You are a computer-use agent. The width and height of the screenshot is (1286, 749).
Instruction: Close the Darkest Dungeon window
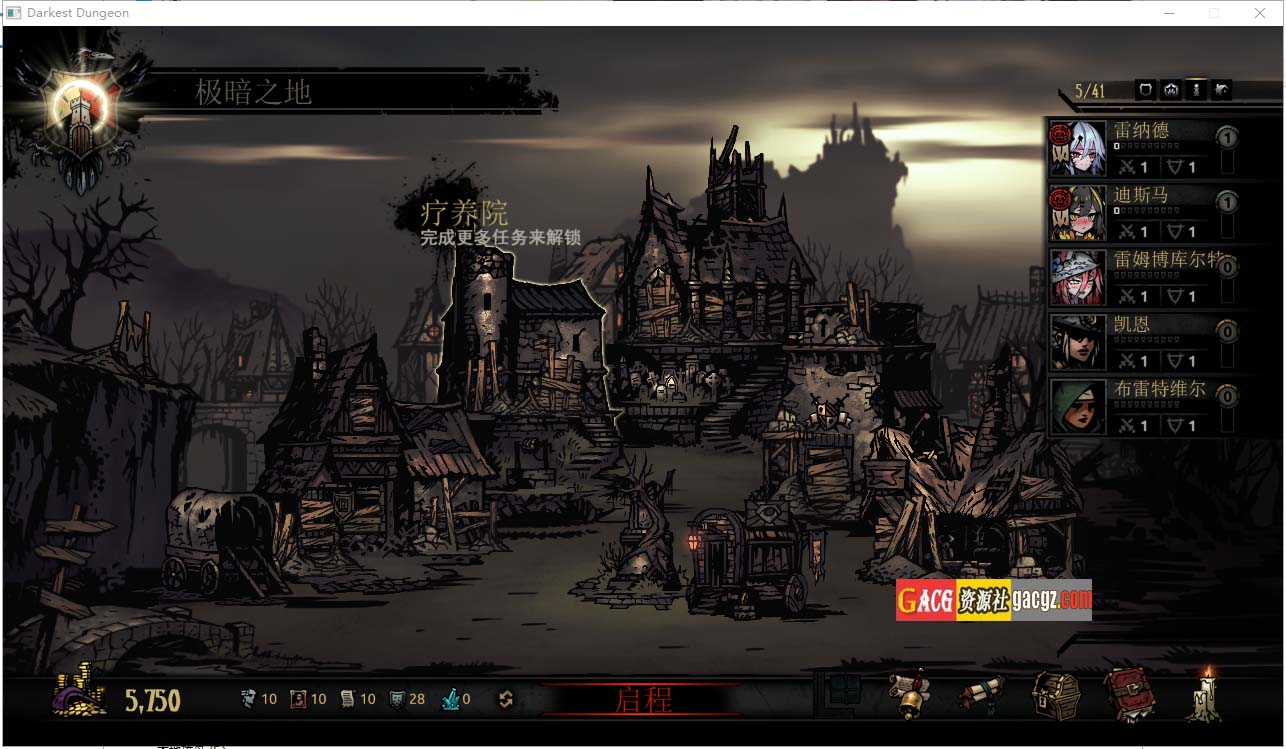(1260, 13)
